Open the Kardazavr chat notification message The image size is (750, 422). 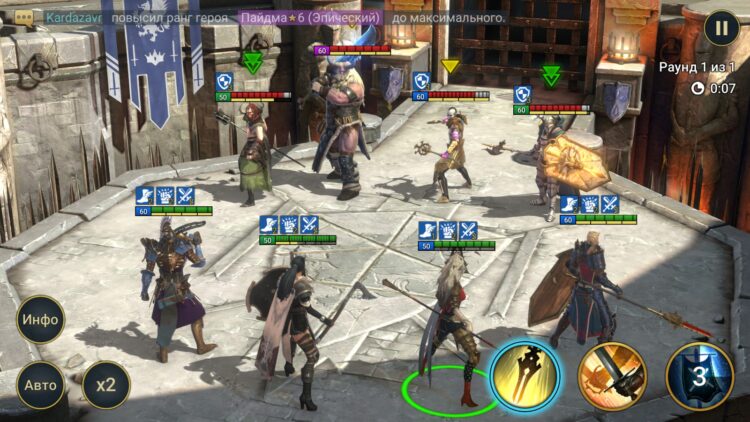[270, 18]
